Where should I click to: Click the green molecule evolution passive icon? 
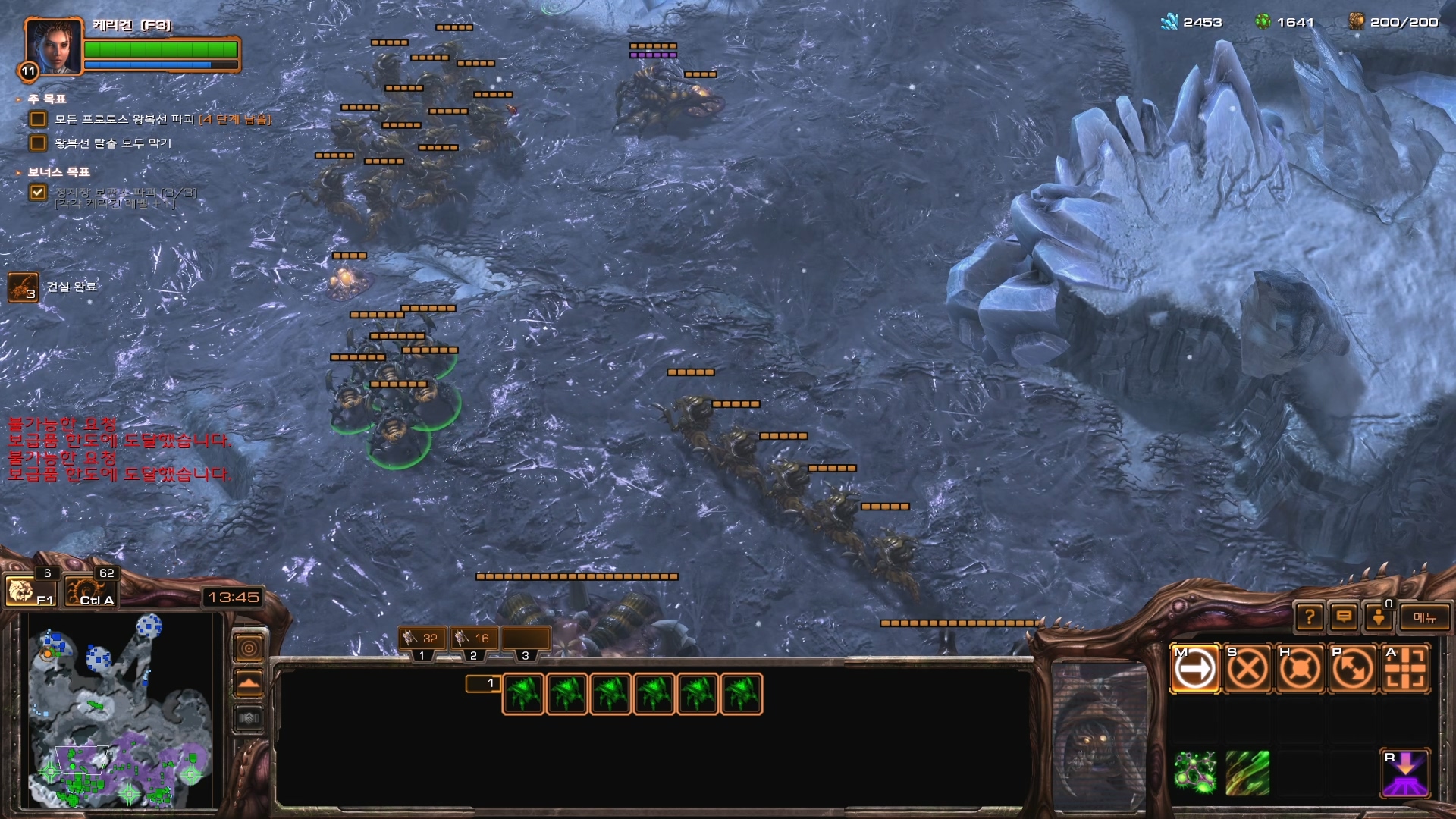click(1195, 773)
